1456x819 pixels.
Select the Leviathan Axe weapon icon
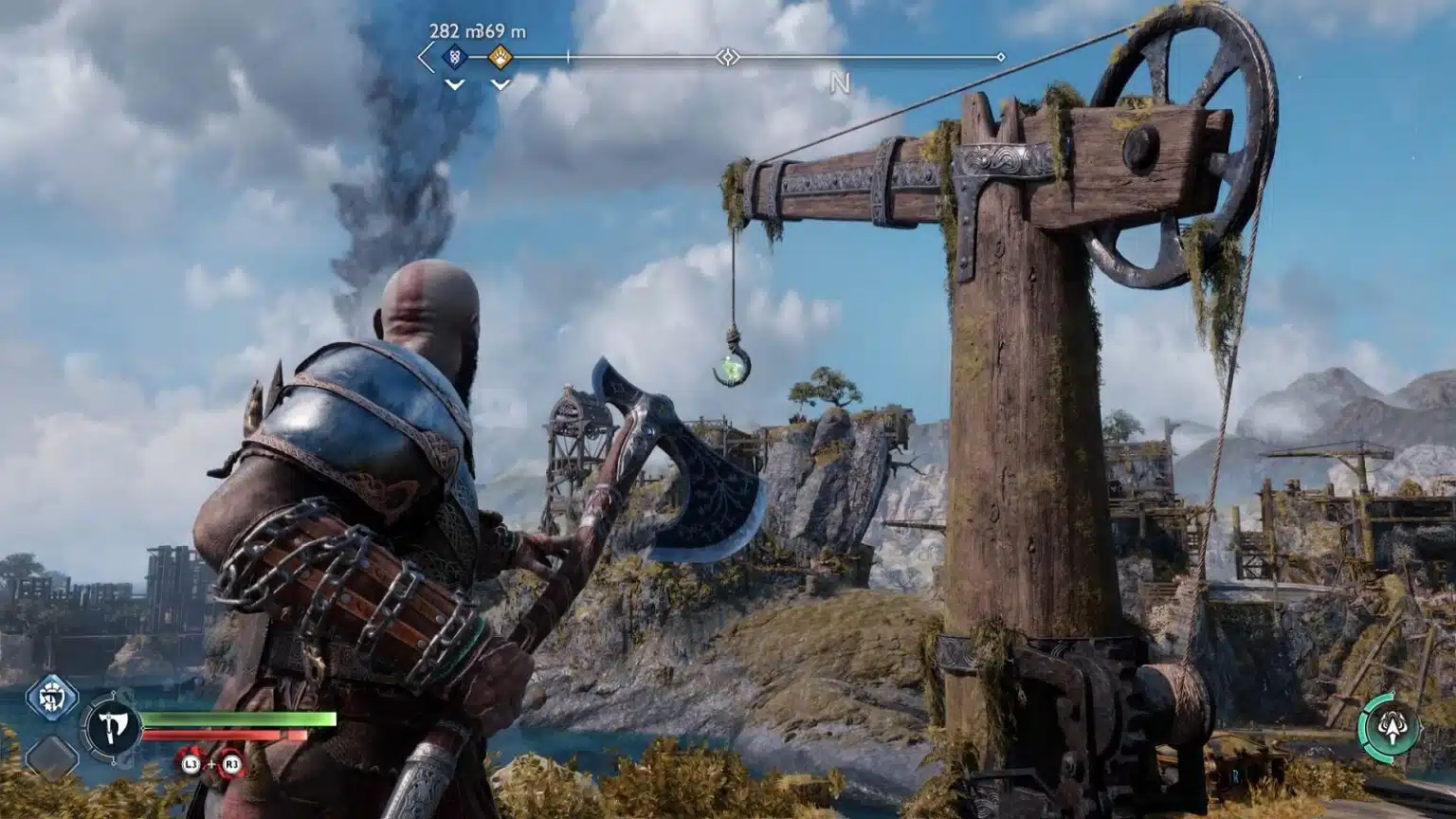(113, 729)
